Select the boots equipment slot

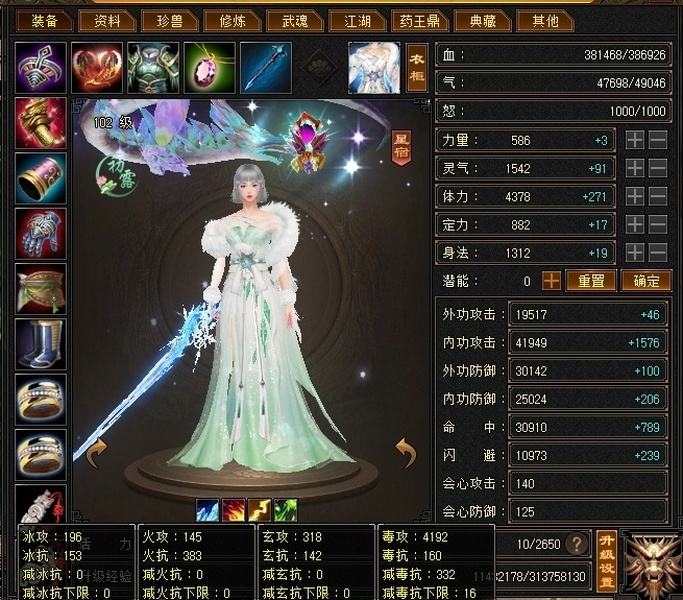[x=41, y=345]
